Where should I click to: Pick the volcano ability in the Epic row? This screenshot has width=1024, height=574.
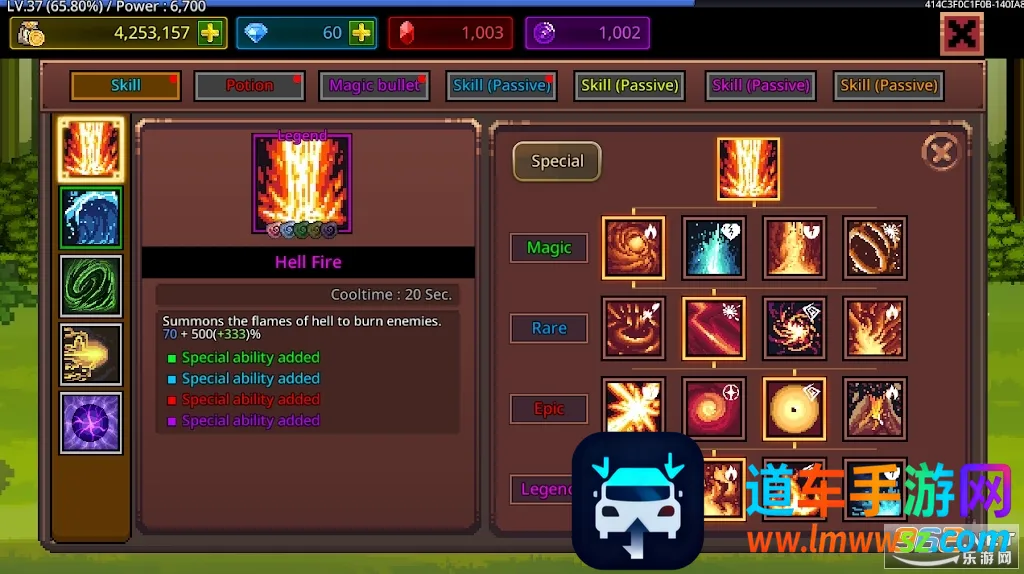point(874,408)
